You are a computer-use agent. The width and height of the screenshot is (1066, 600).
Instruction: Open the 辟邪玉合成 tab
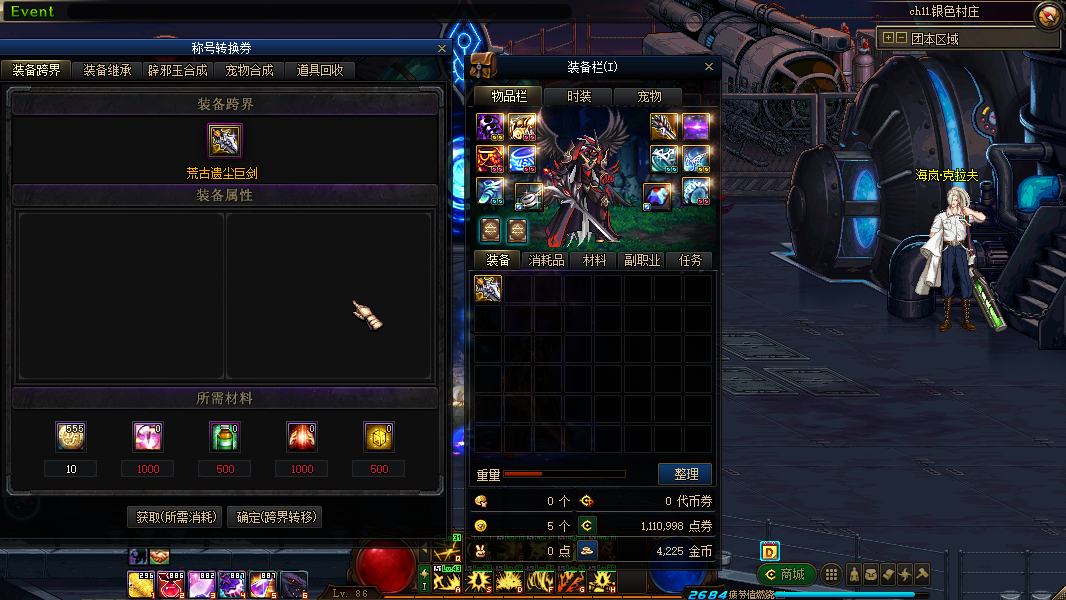click(178, 71)
